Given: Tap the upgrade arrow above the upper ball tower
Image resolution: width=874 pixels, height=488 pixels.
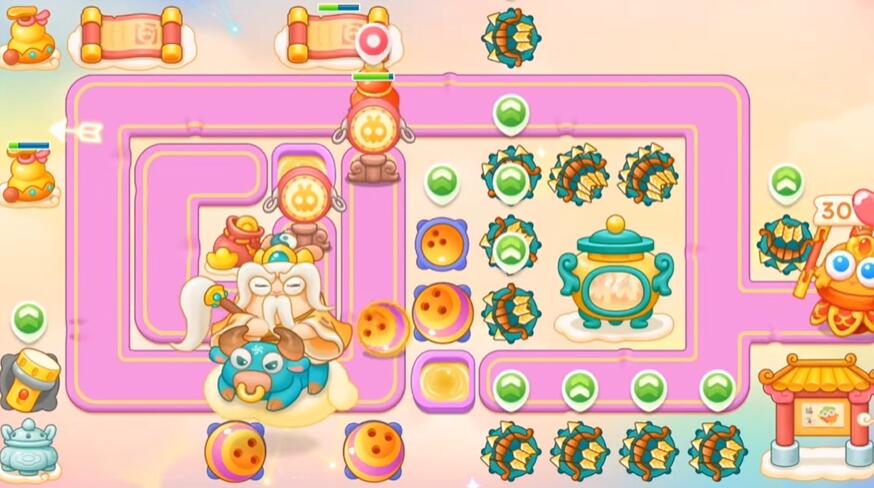Looking at the screenshot, I should pos(441,182).
